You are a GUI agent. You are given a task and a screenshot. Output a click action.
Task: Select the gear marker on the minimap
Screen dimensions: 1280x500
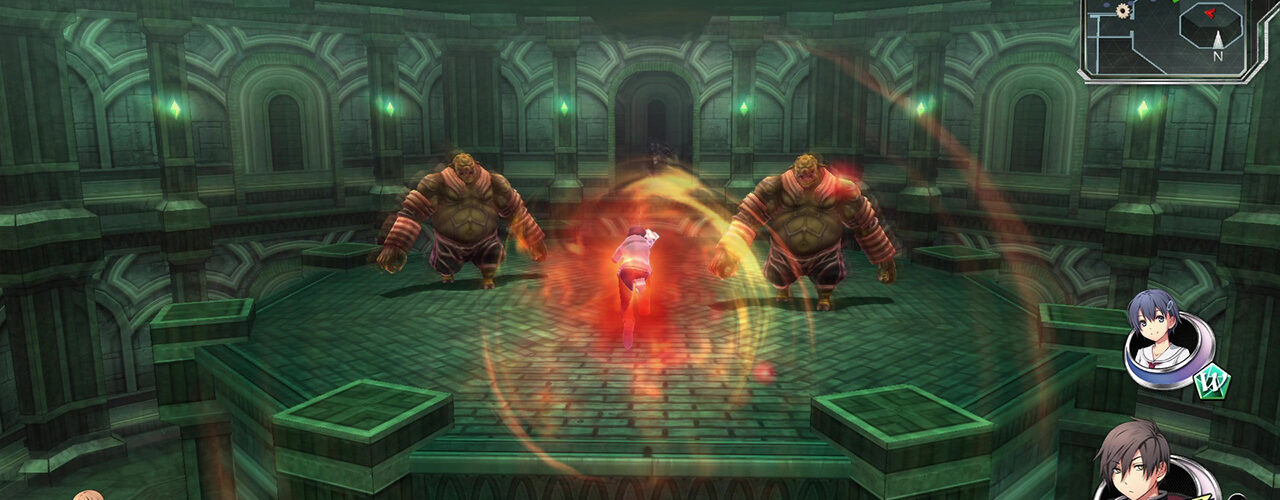pos(1123,11)
